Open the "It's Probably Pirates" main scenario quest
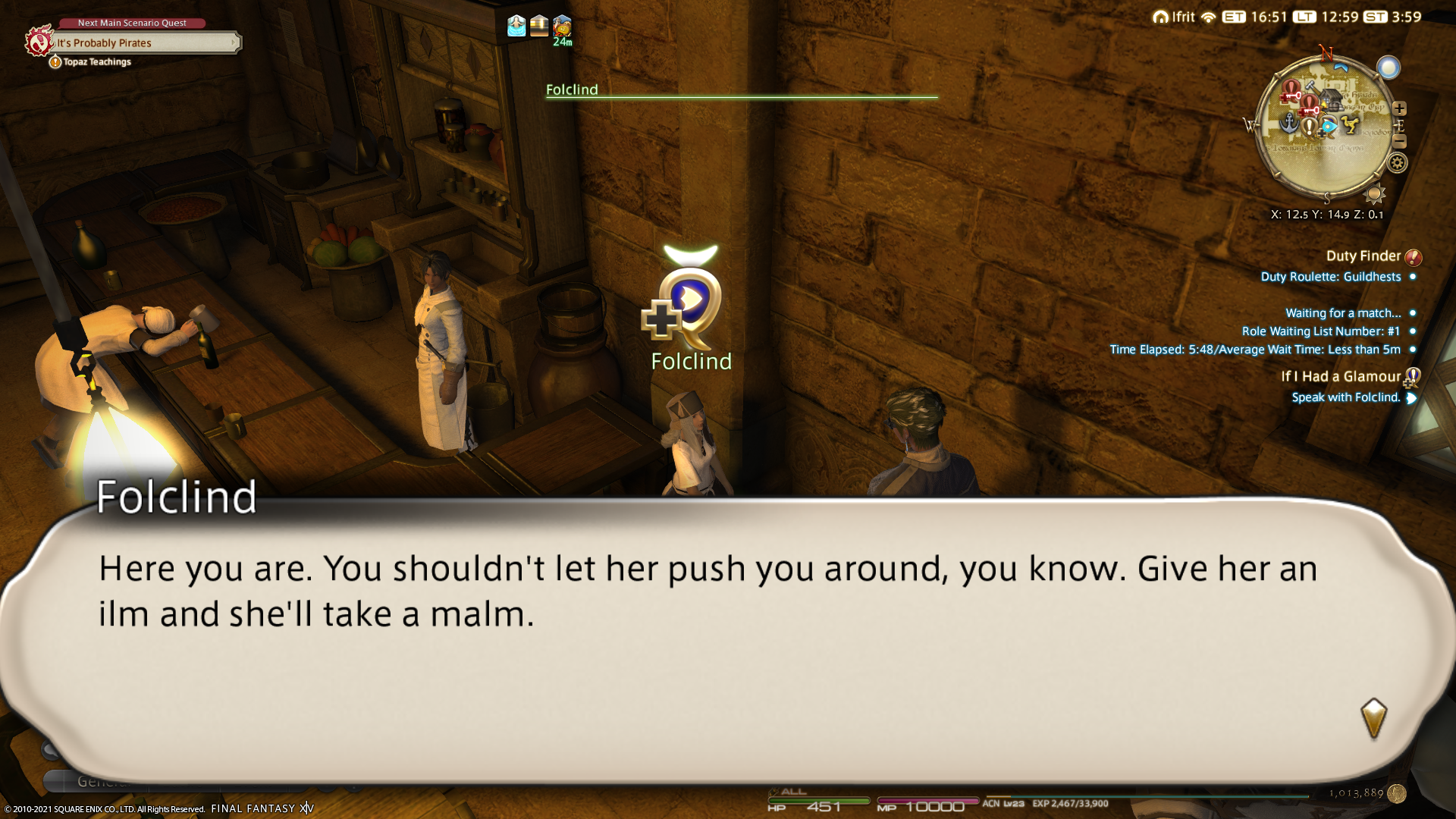 click(x=144, y=43)
